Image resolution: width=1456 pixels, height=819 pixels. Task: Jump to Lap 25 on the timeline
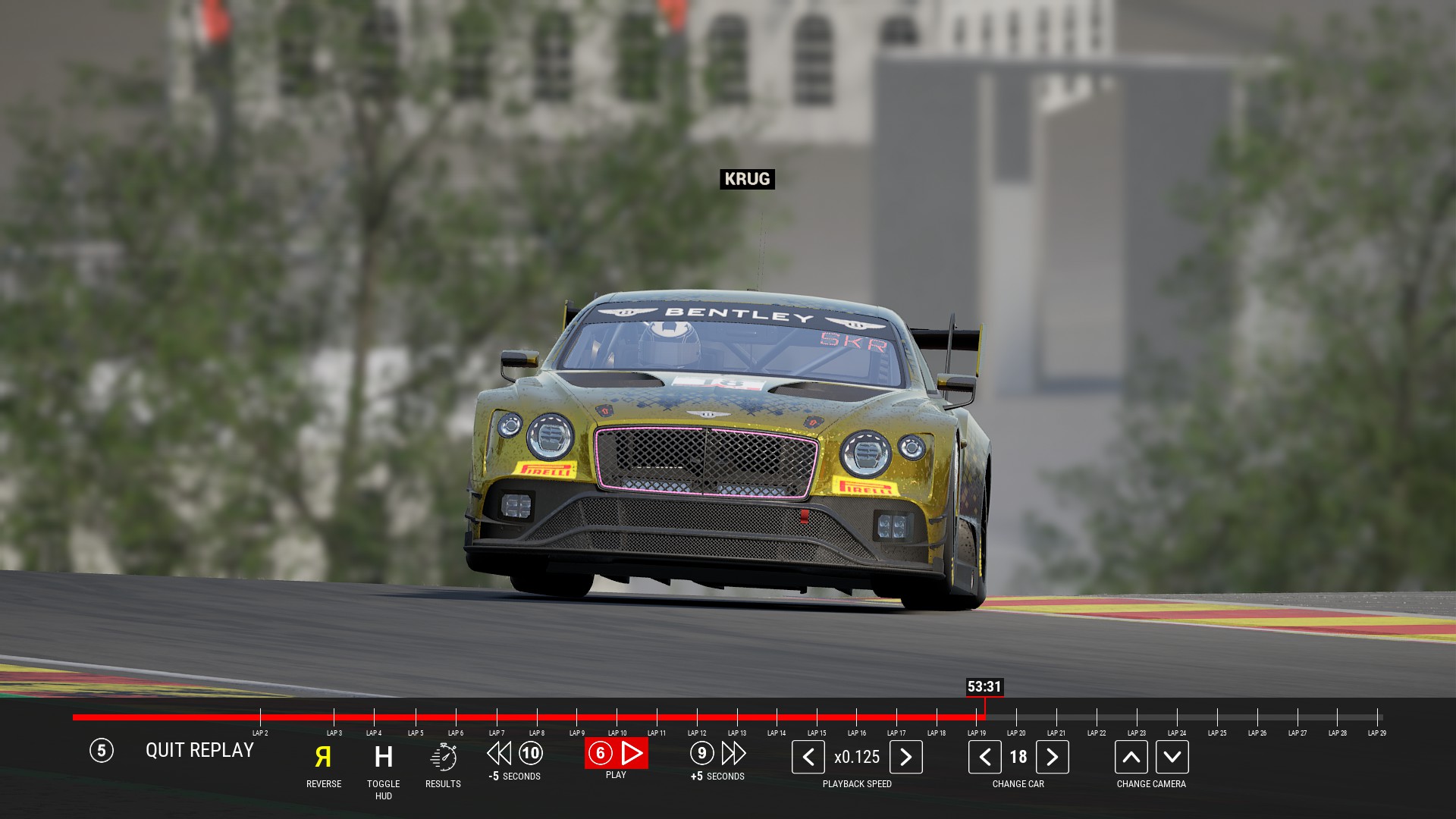pyautogui.click(x=1217, y=717)
